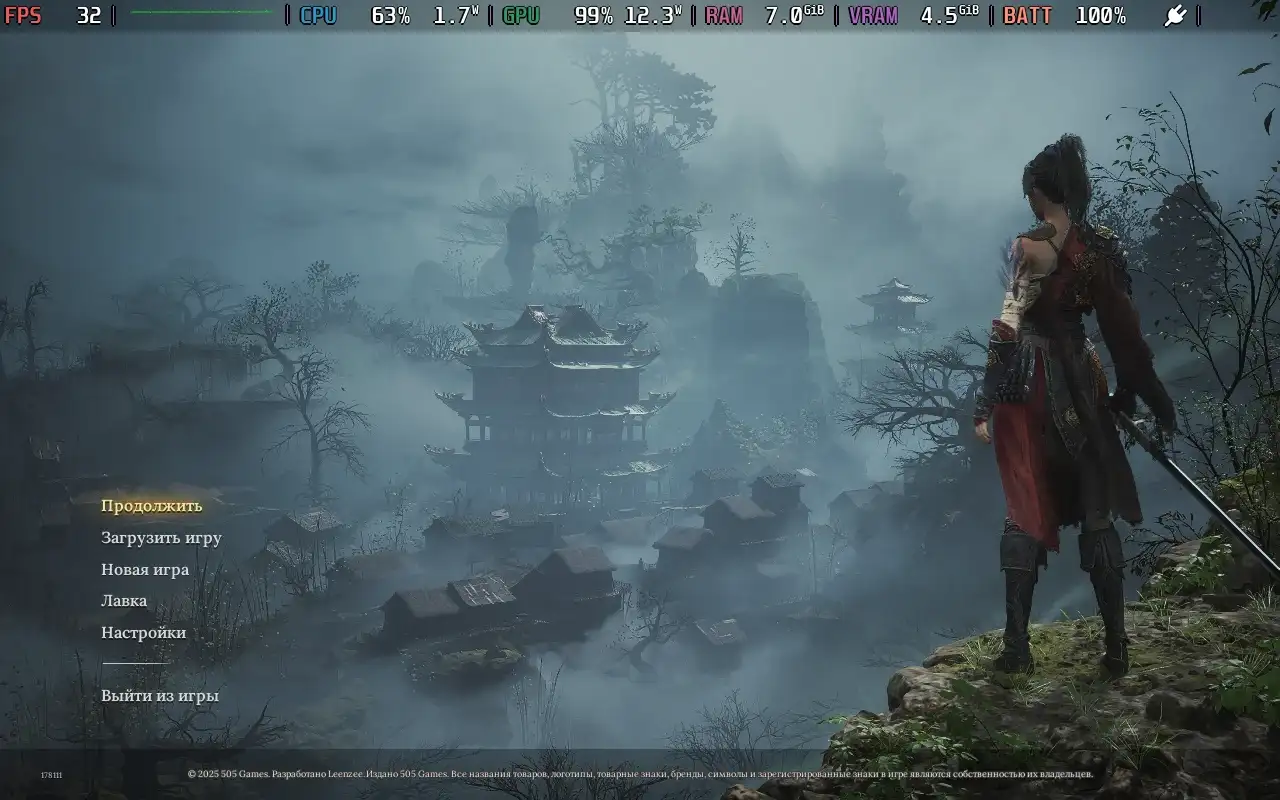
Task: Choose Выйти из игры to quit
Action: pyautogui.click(x=160, y=696)
